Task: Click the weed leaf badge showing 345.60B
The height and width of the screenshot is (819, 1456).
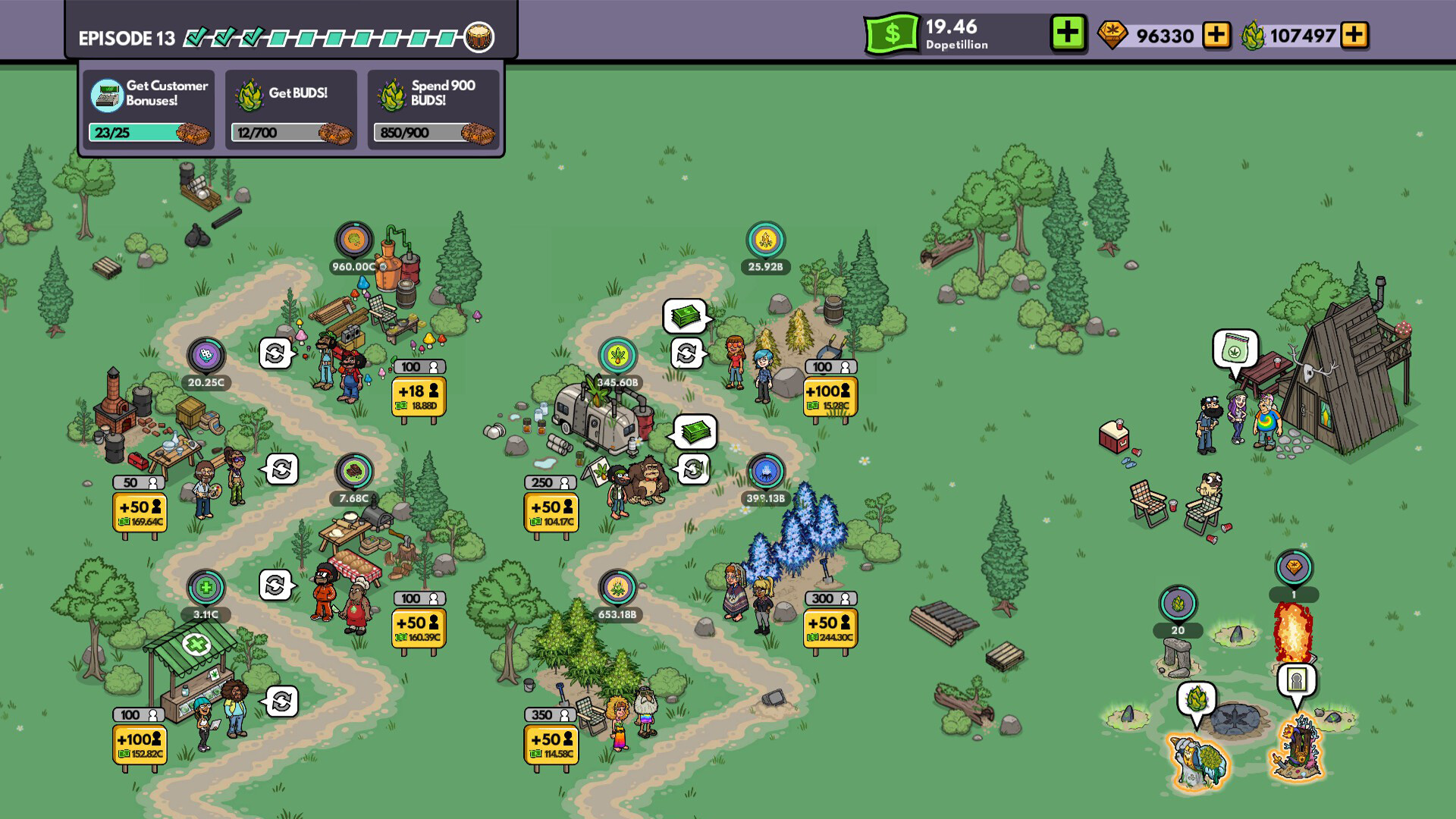Action: coord(618,356)
